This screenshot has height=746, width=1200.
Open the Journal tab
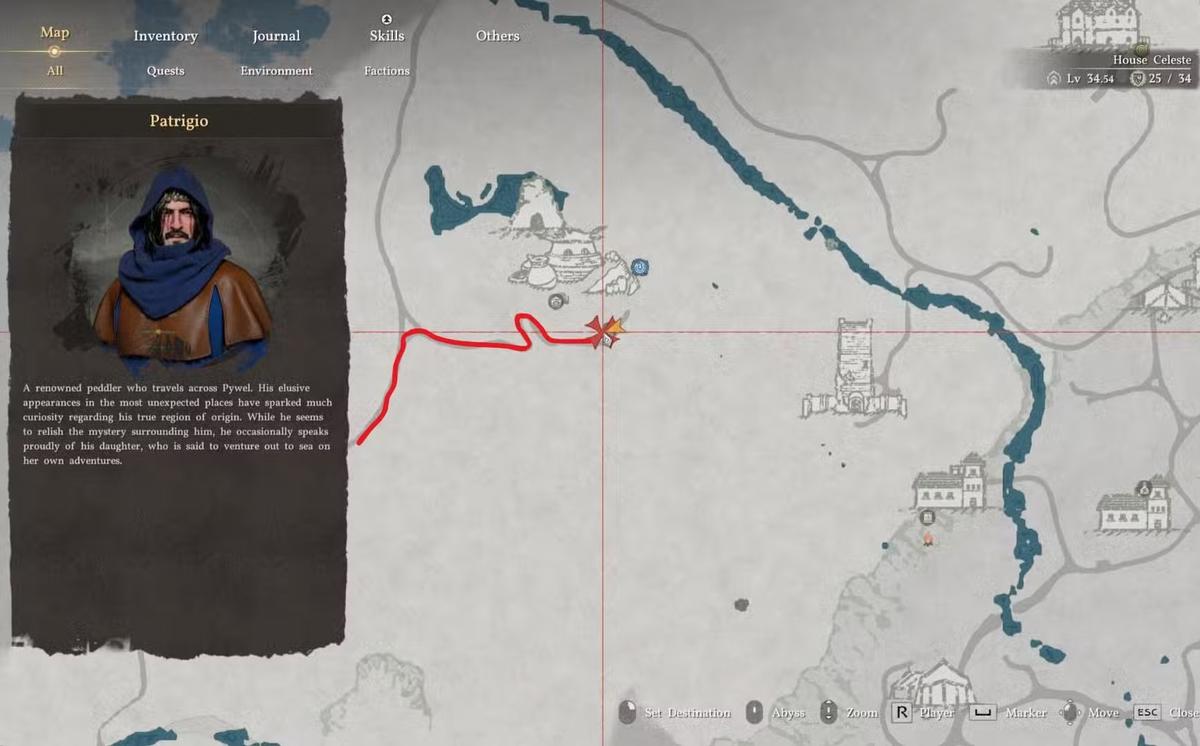[276, 36]
